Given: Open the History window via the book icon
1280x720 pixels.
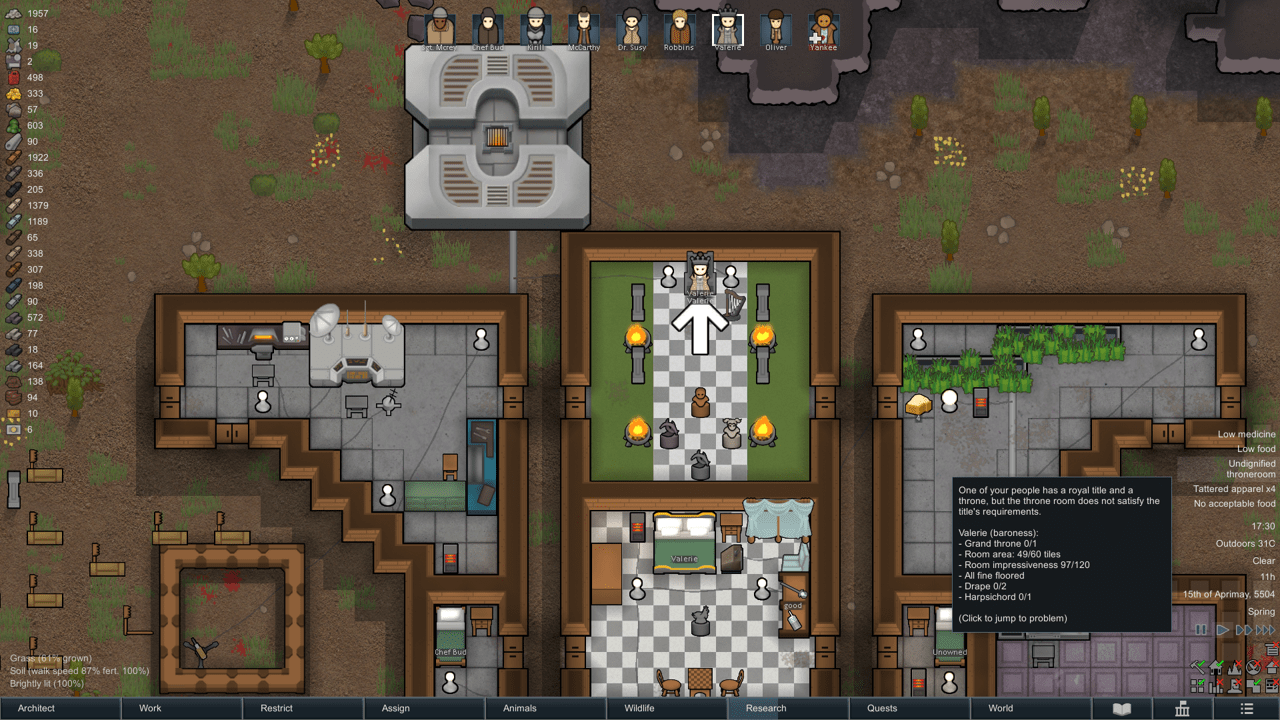Looking at the screenshot, I should coord(1123,709).
